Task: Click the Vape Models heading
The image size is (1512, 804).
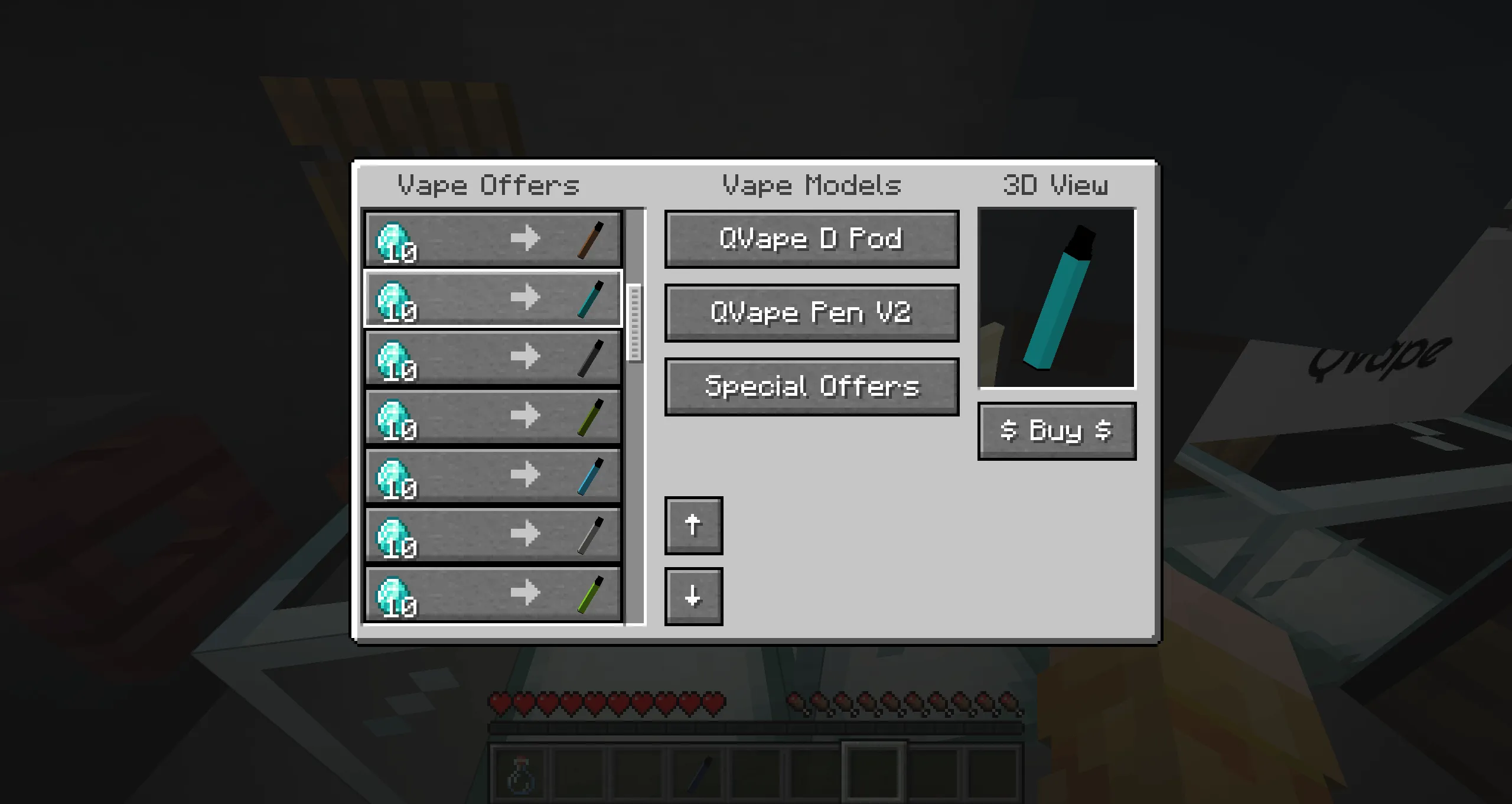Action: (811, 185)
